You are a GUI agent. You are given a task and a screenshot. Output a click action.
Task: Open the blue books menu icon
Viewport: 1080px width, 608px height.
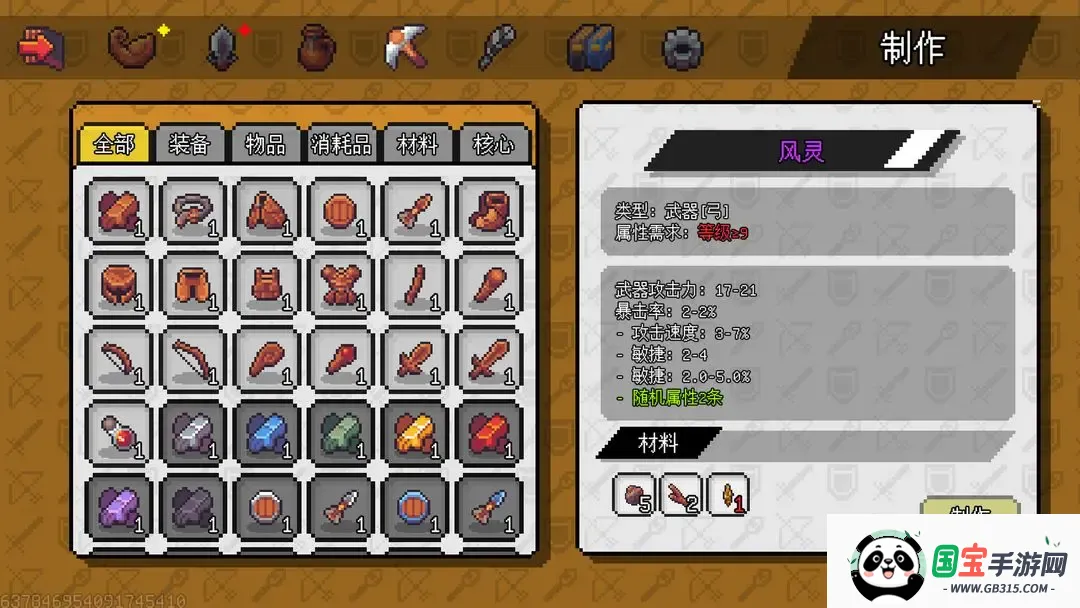(x=590, y=47)
